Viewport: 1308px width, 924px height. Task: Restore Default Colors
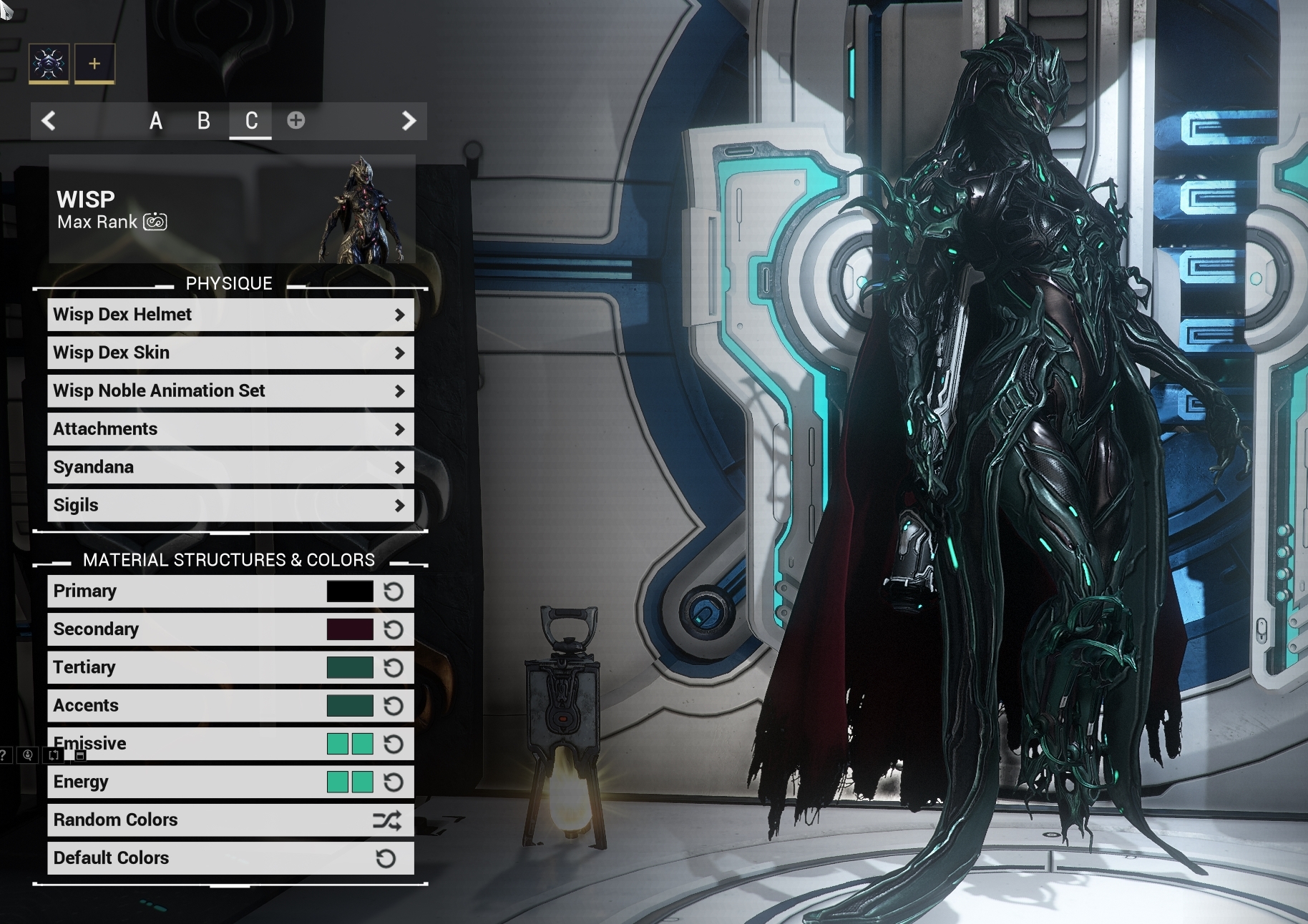(x=230, y=858)
